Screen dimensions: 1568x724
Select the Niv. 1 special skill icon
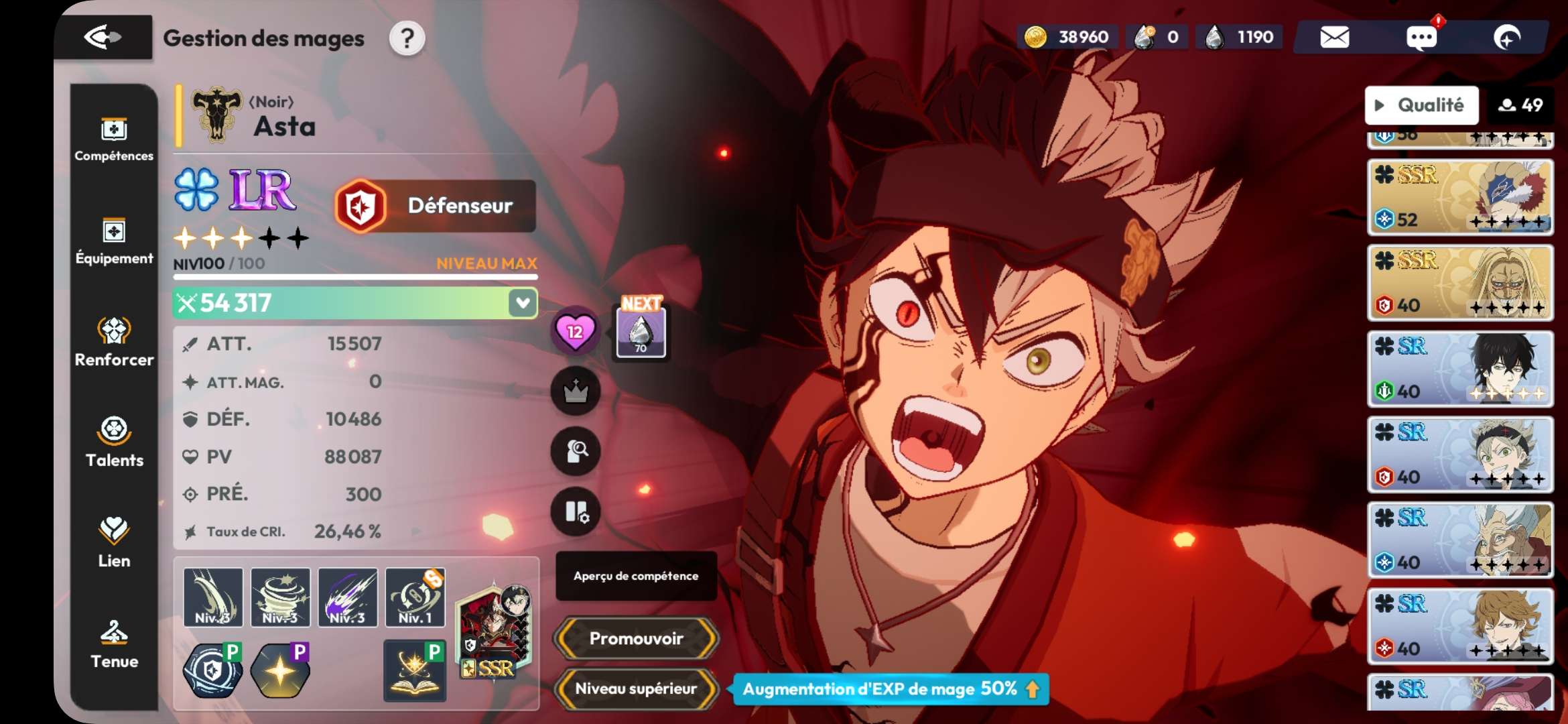tap(415, 597)
